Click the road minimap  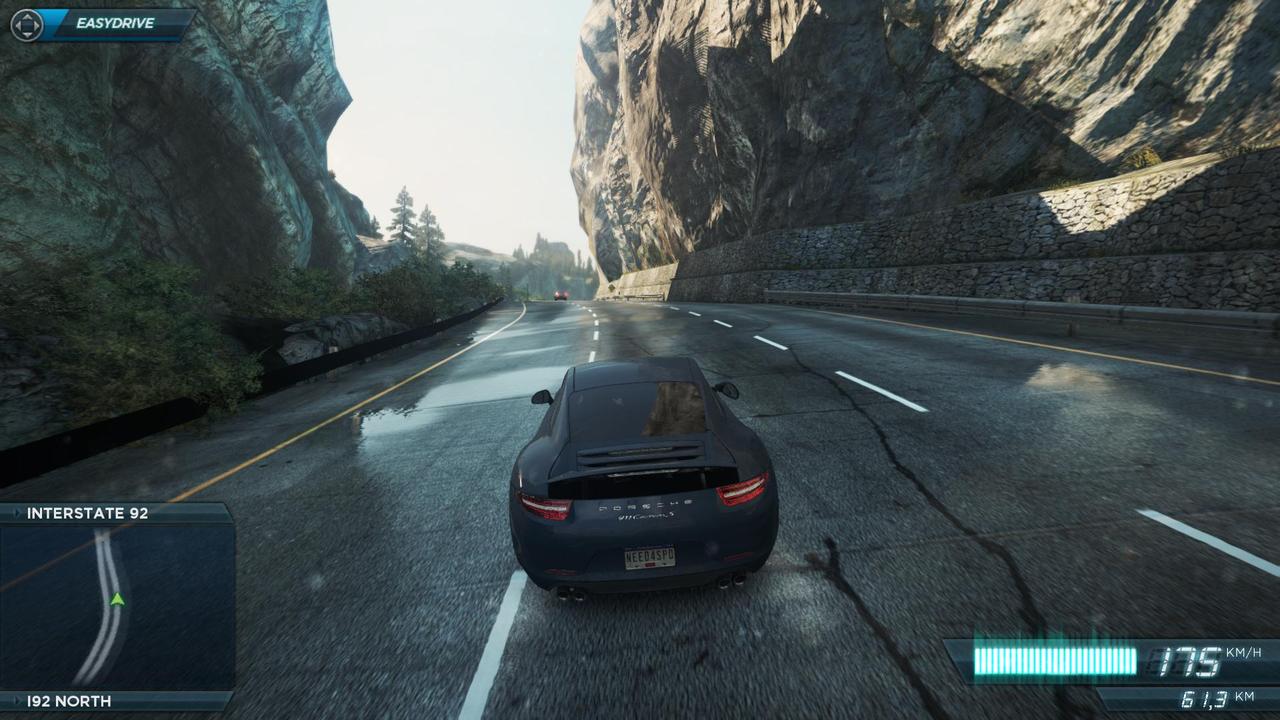pos(116,606)
